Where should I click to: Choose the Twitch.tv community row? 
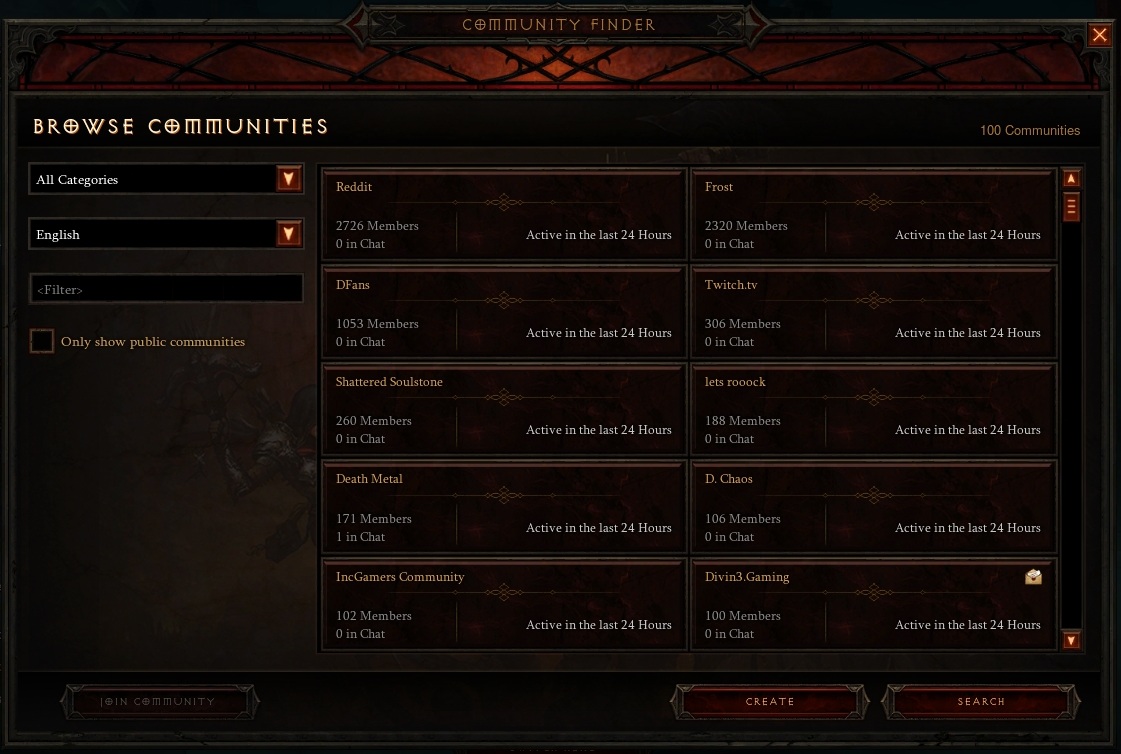[872, 313]
